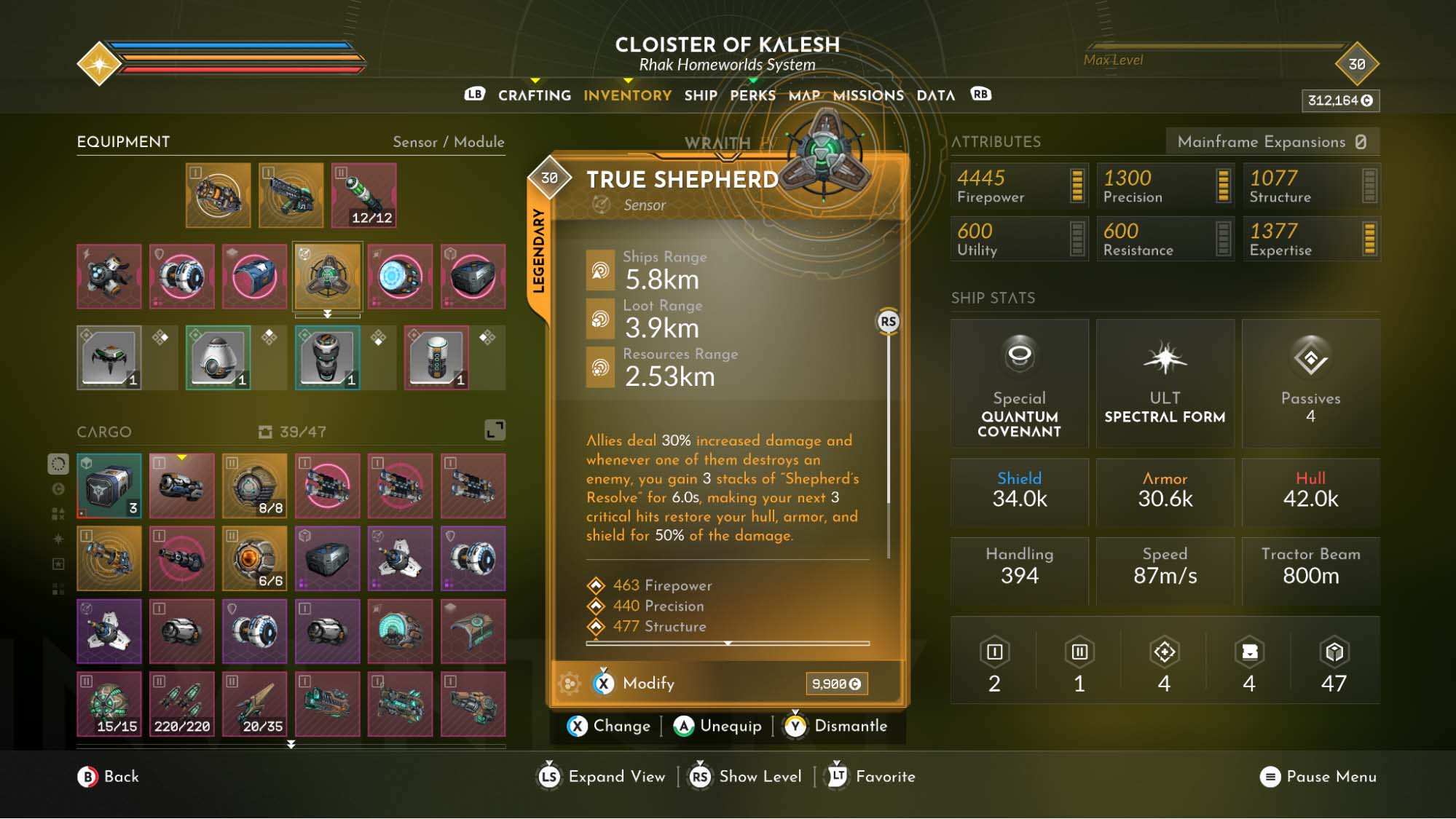Open Mainframe Expansions panel
1456x819 pixels.
pyautogui.click(x=1272, y=142)
